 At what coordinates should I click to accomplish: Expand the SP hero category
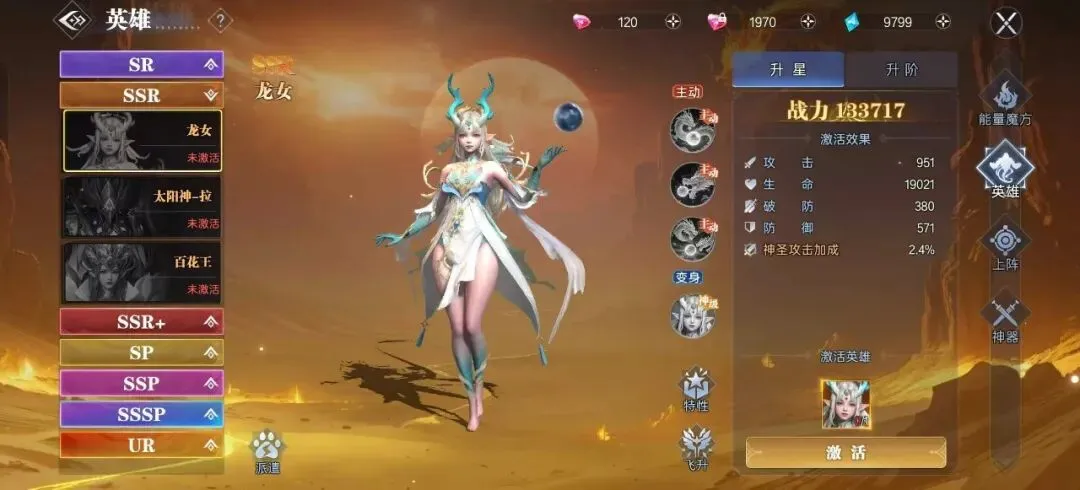pyautogui.click(x=141, y=352)
